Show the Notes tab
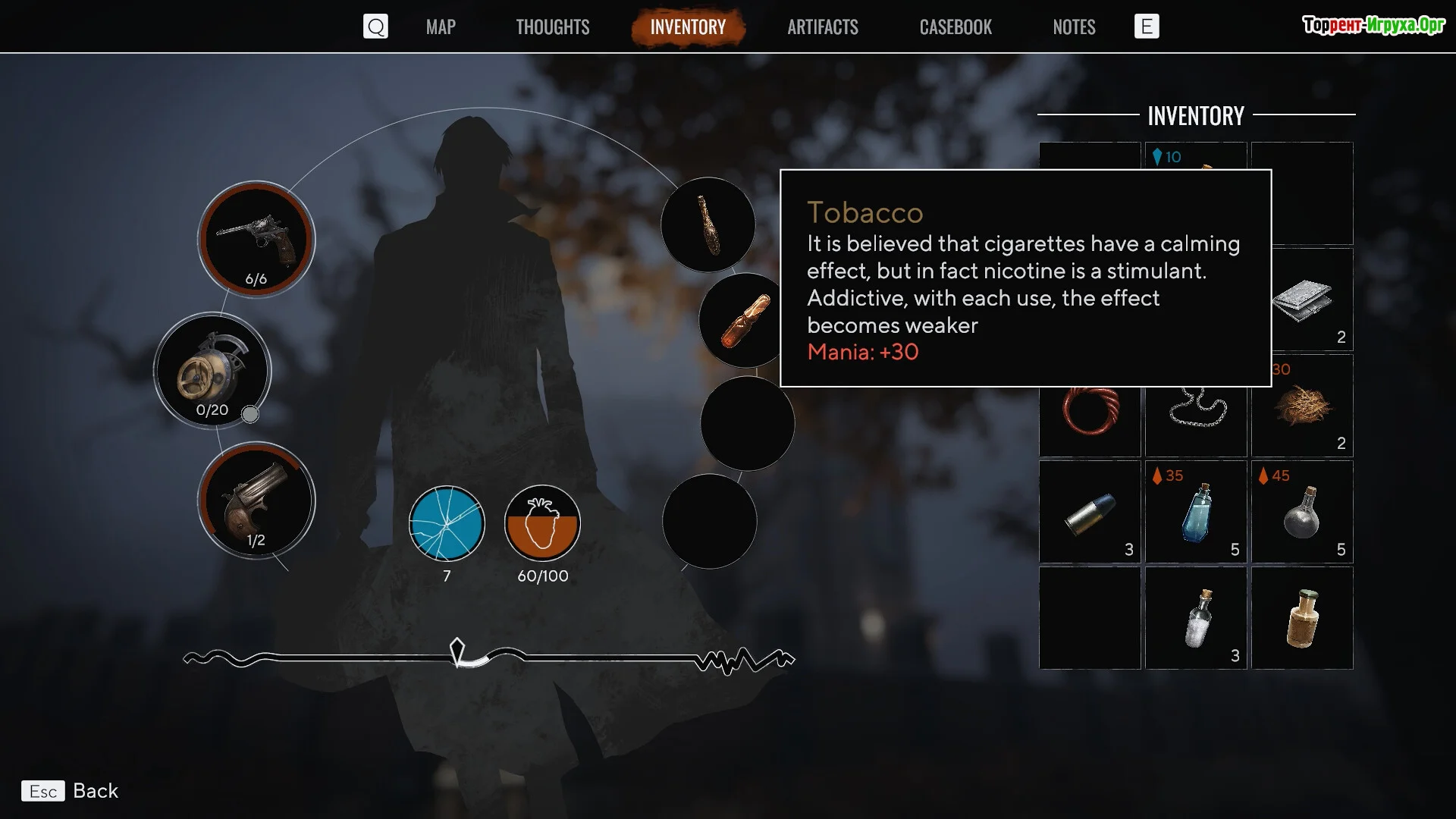The image size is (1456, 819). (1074, 27)
